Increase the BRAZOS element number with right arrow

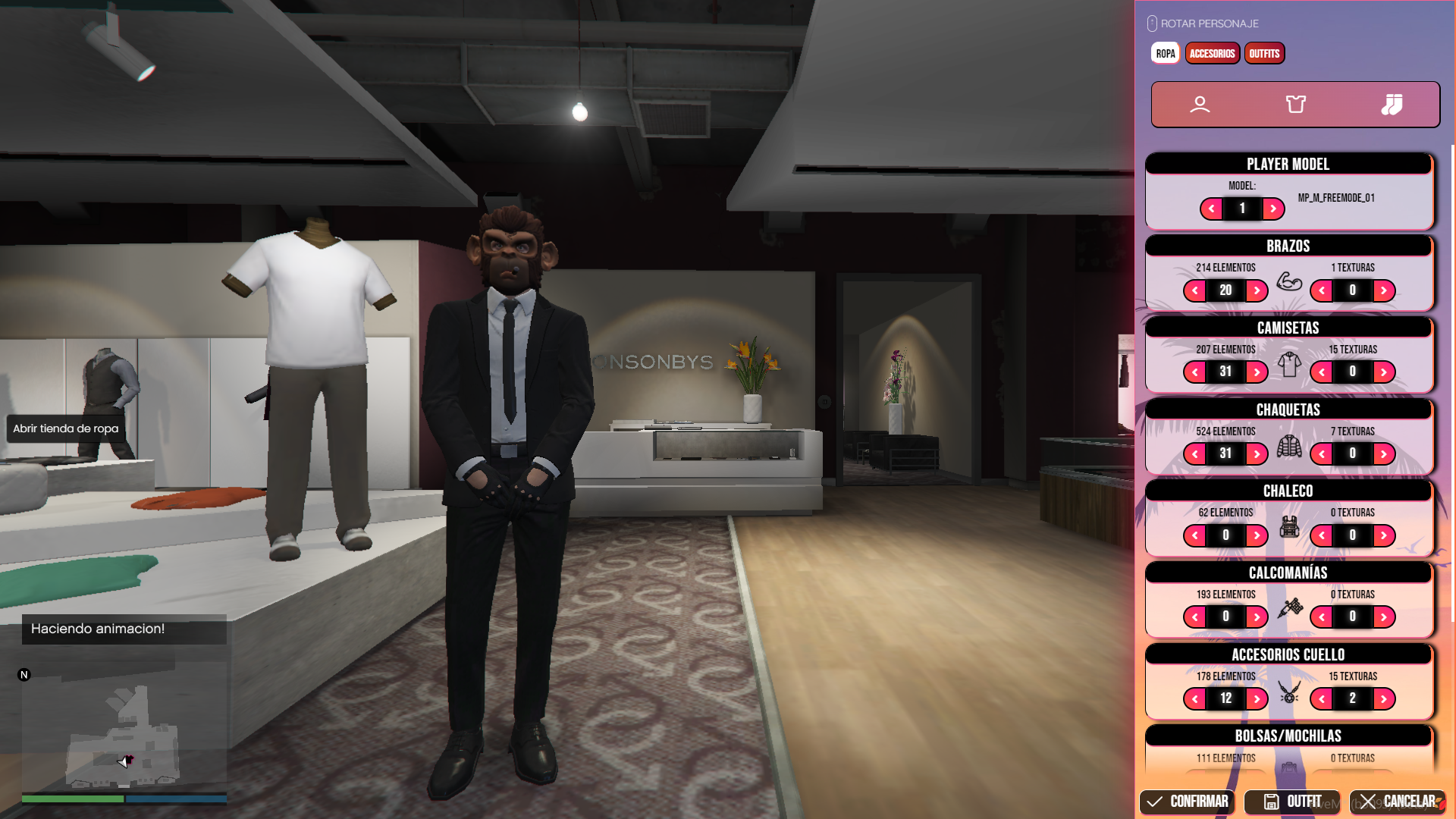(x=1257, y=290)
